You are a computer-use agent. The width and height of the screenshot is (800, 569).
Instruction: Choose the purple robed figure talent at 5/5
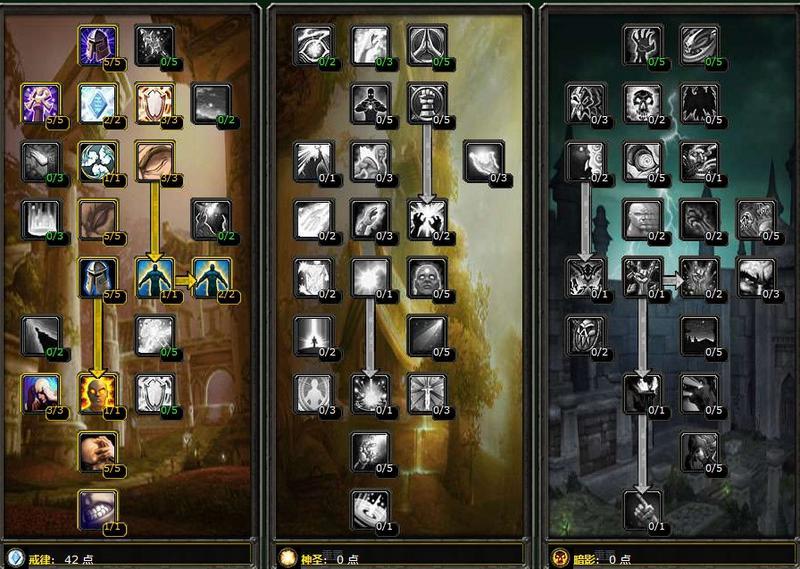(x=41, y=102)
